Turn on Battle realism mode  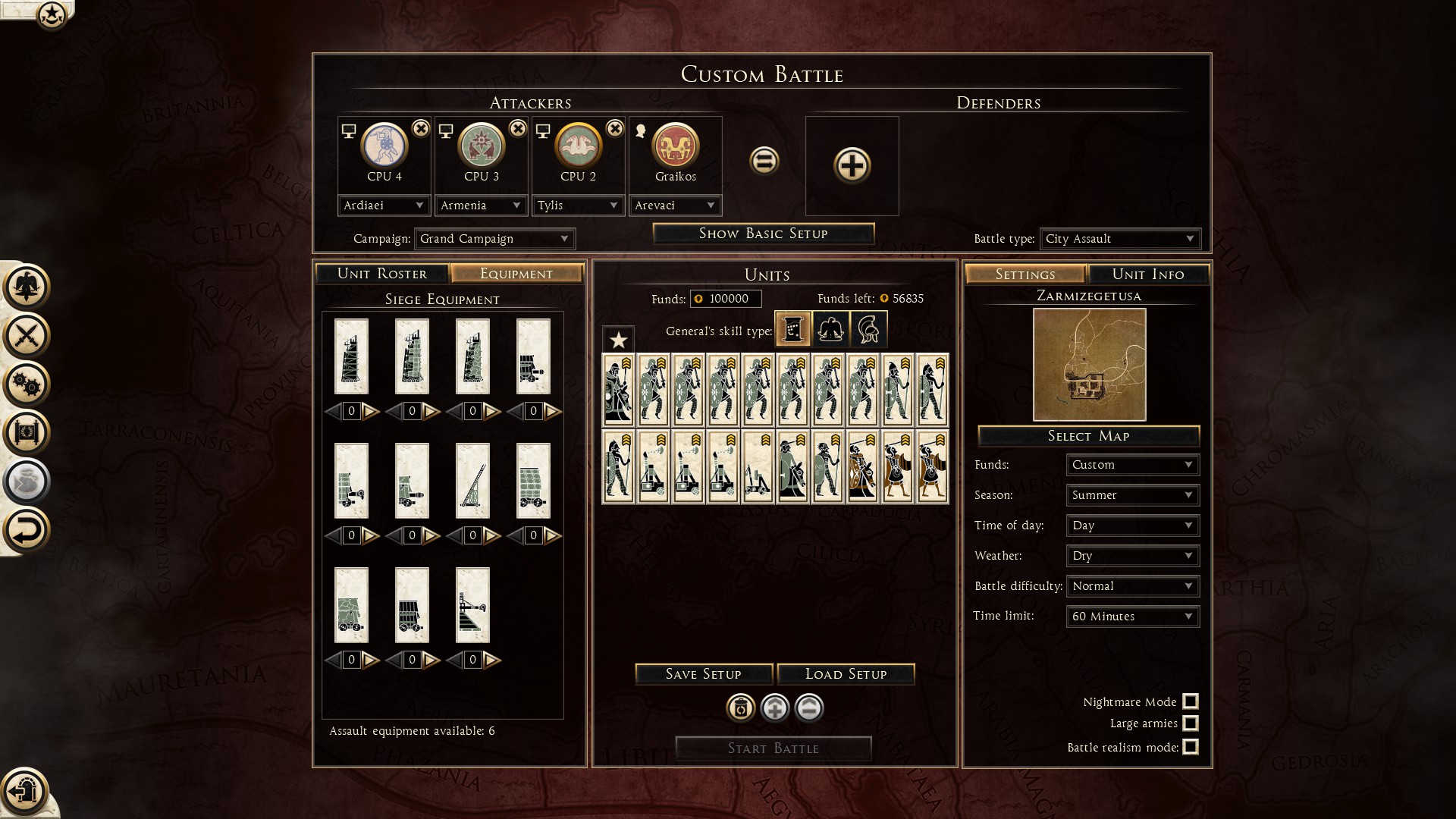click(1191, 747)
